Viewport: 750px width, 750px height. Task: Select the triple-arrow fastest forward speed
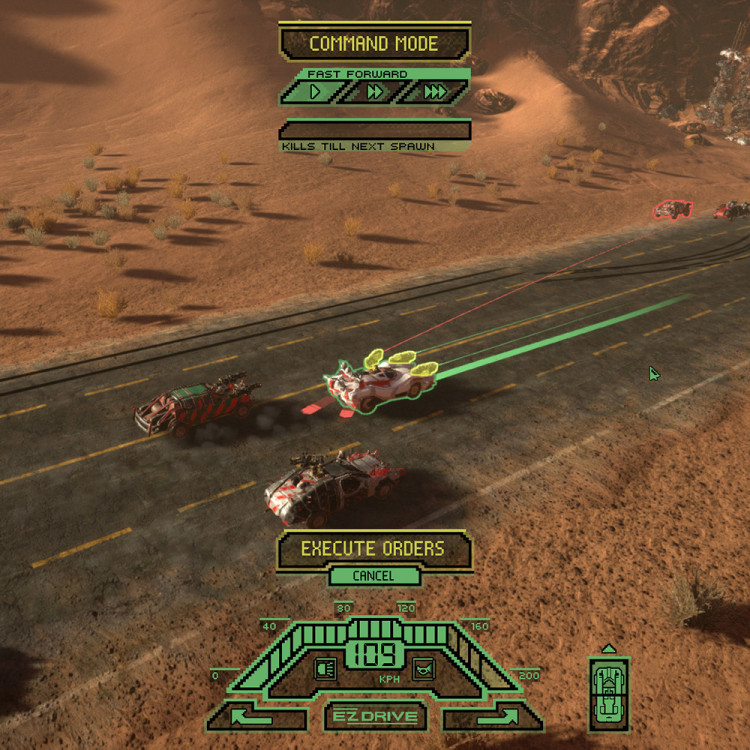(435, 92)
